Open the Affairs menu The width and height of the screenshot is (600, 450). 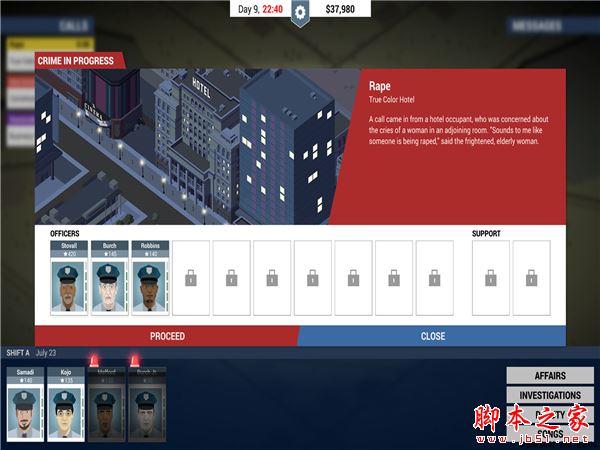coord(549,376)
